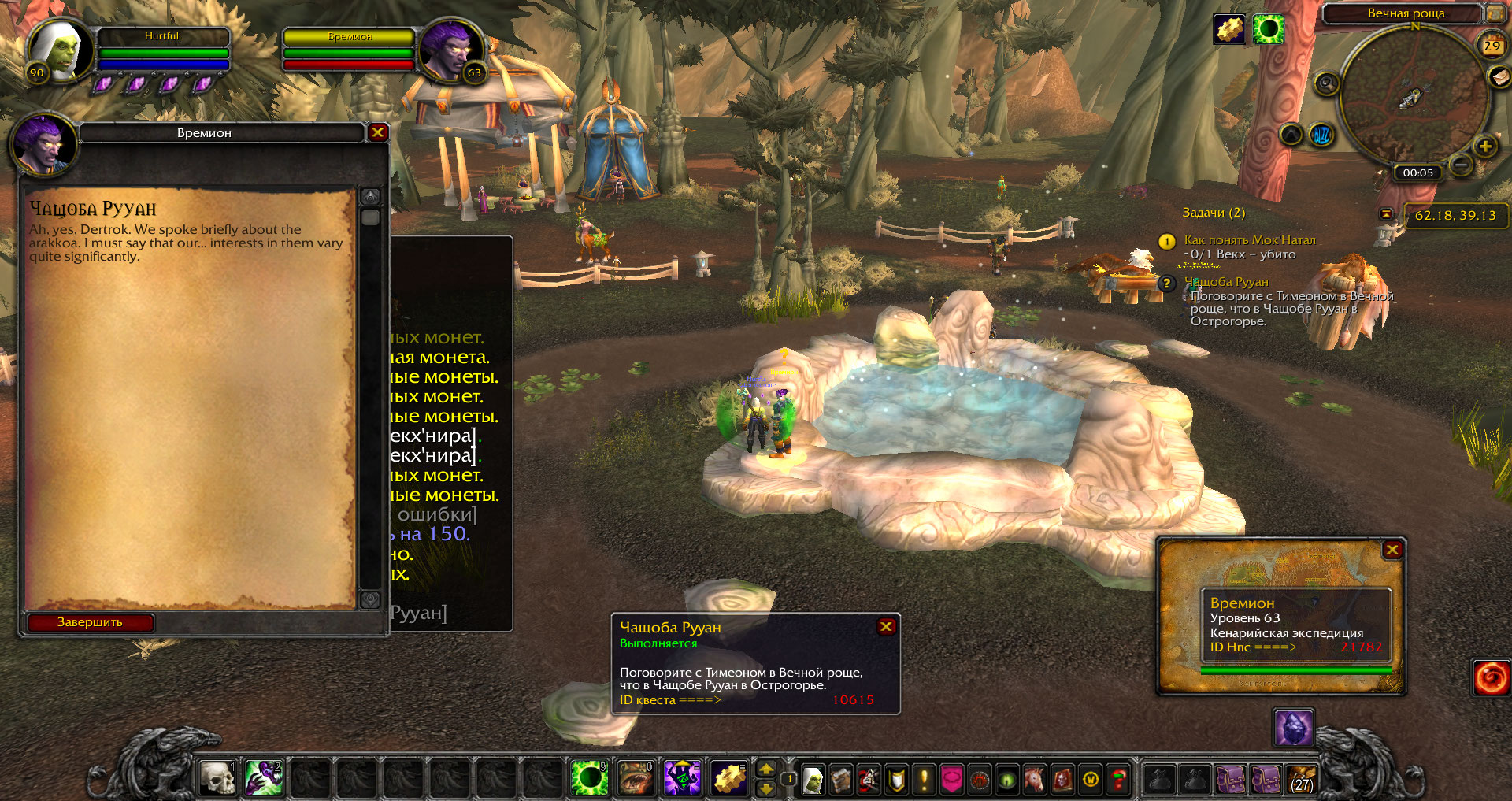Use the golden gear action bar ability
The image size is (1512, 801).
(729, 778)
